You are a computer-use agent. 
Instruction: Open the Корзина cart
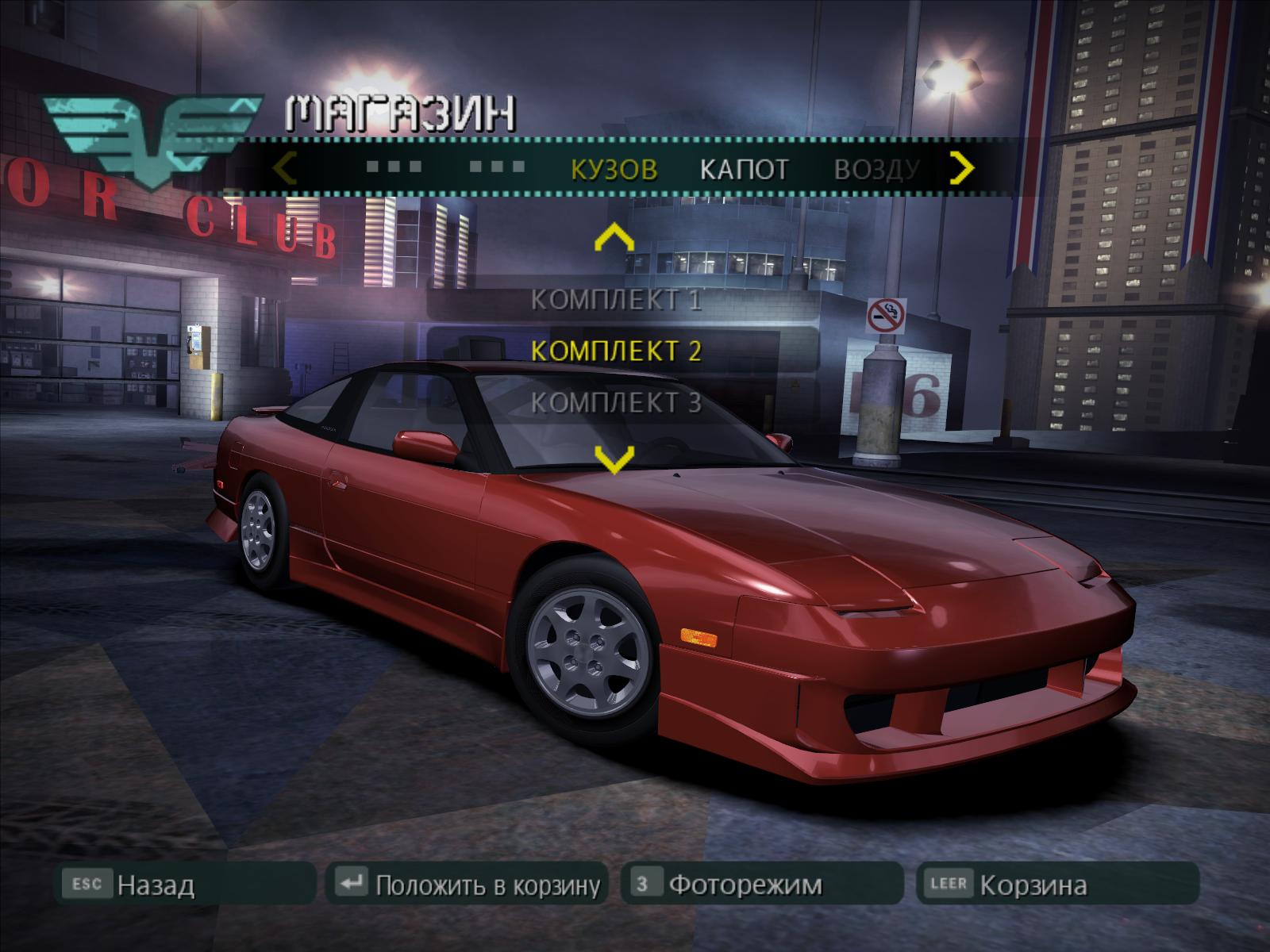click(x=1056, y=884)
